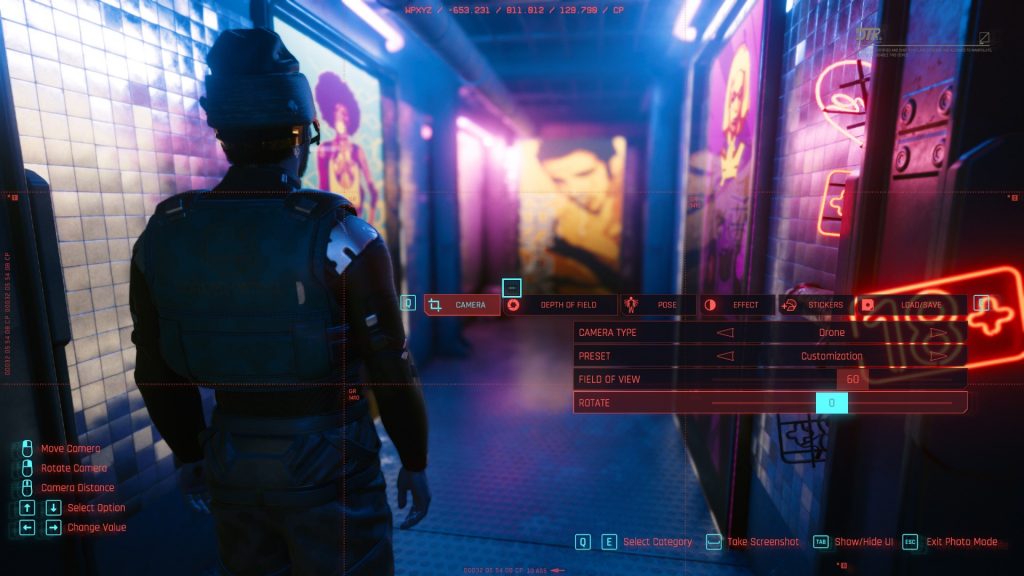Switch to the Effect tab
Viewport: 1024px width, 576px height.
(736, 305)
